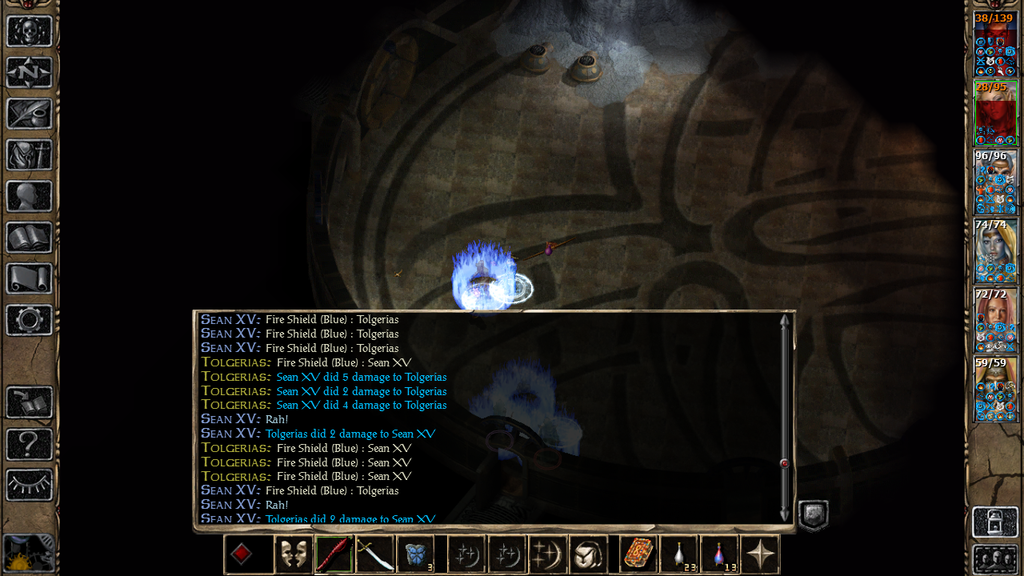The width and height of the screenshot is (1024, 576).
Task: Select the 96/96 party member portrait
Action: click(x=995, y=182)
